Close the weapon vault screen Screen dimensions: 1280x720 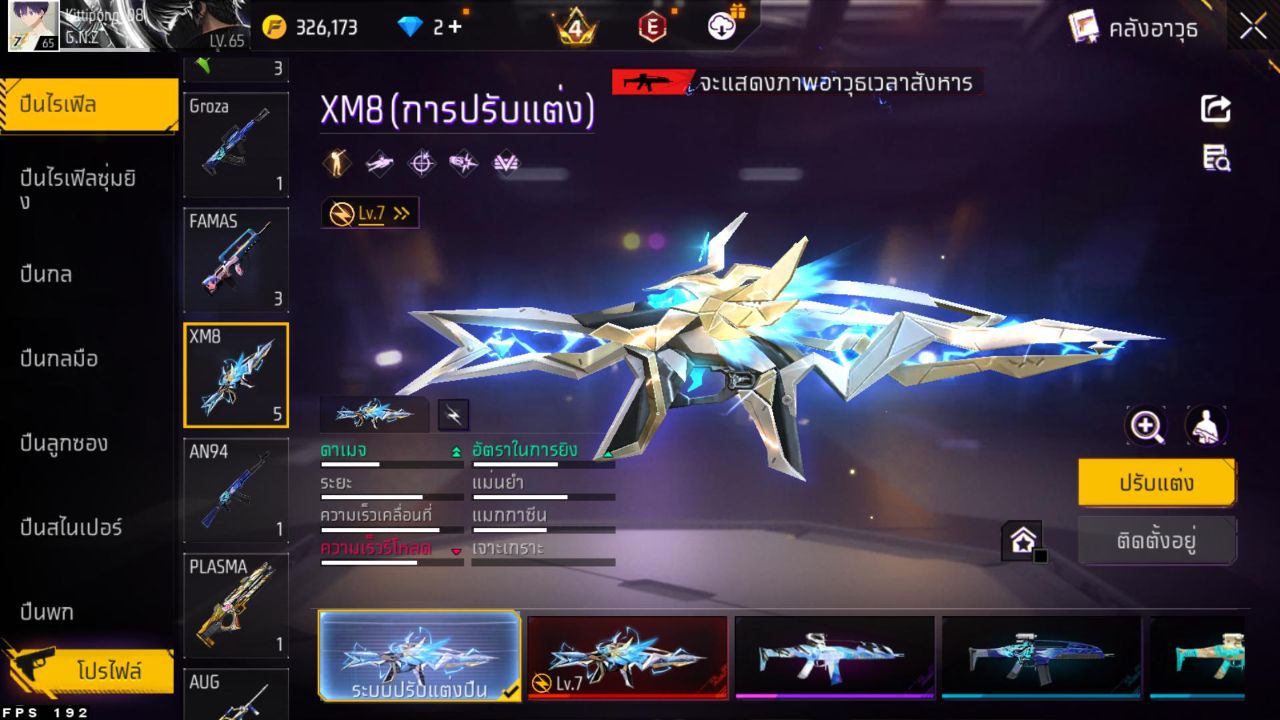(1253, 27)
